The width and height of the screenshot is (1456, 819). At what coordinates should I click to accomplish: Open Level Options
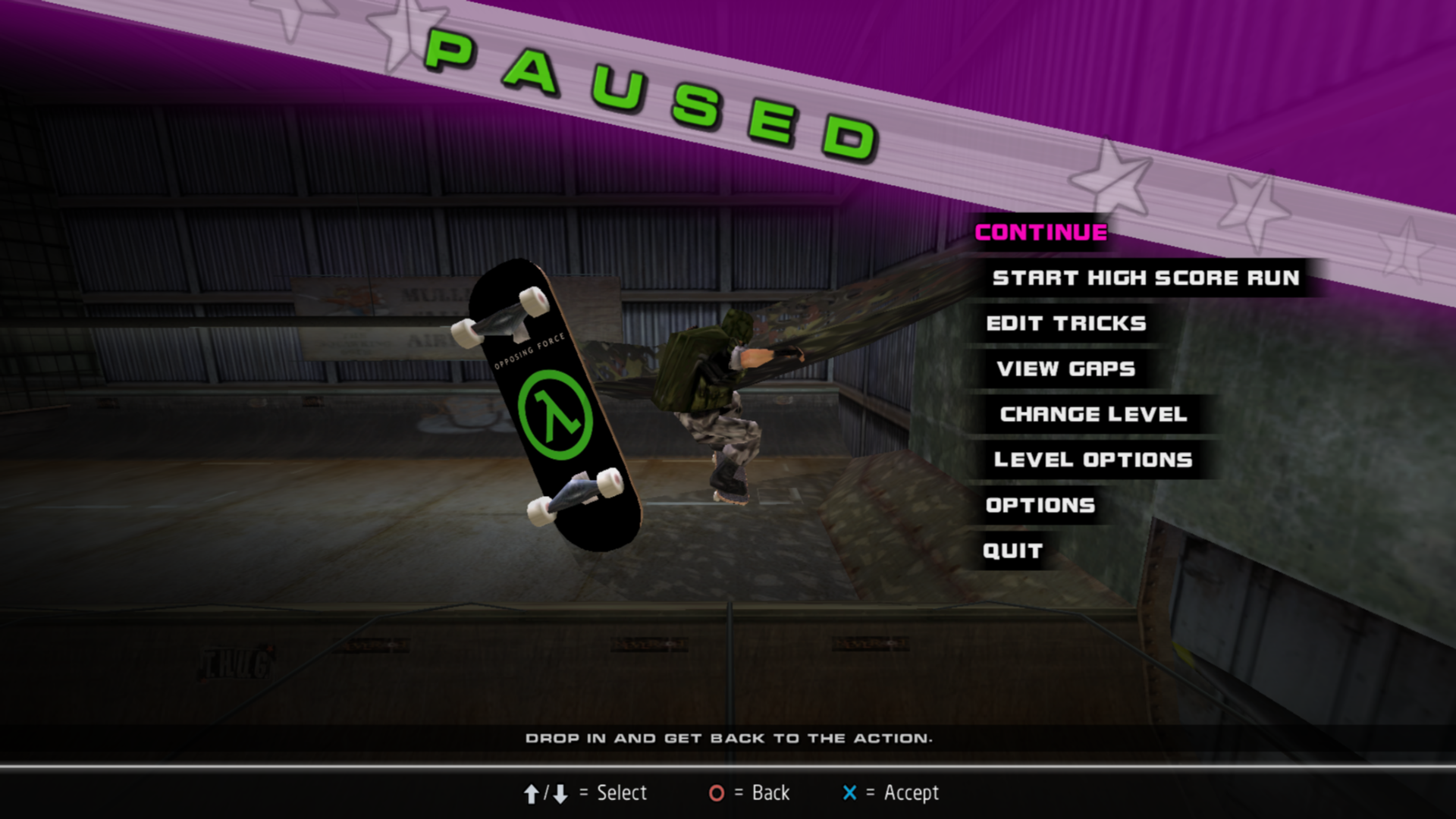tap(1093, 460)
